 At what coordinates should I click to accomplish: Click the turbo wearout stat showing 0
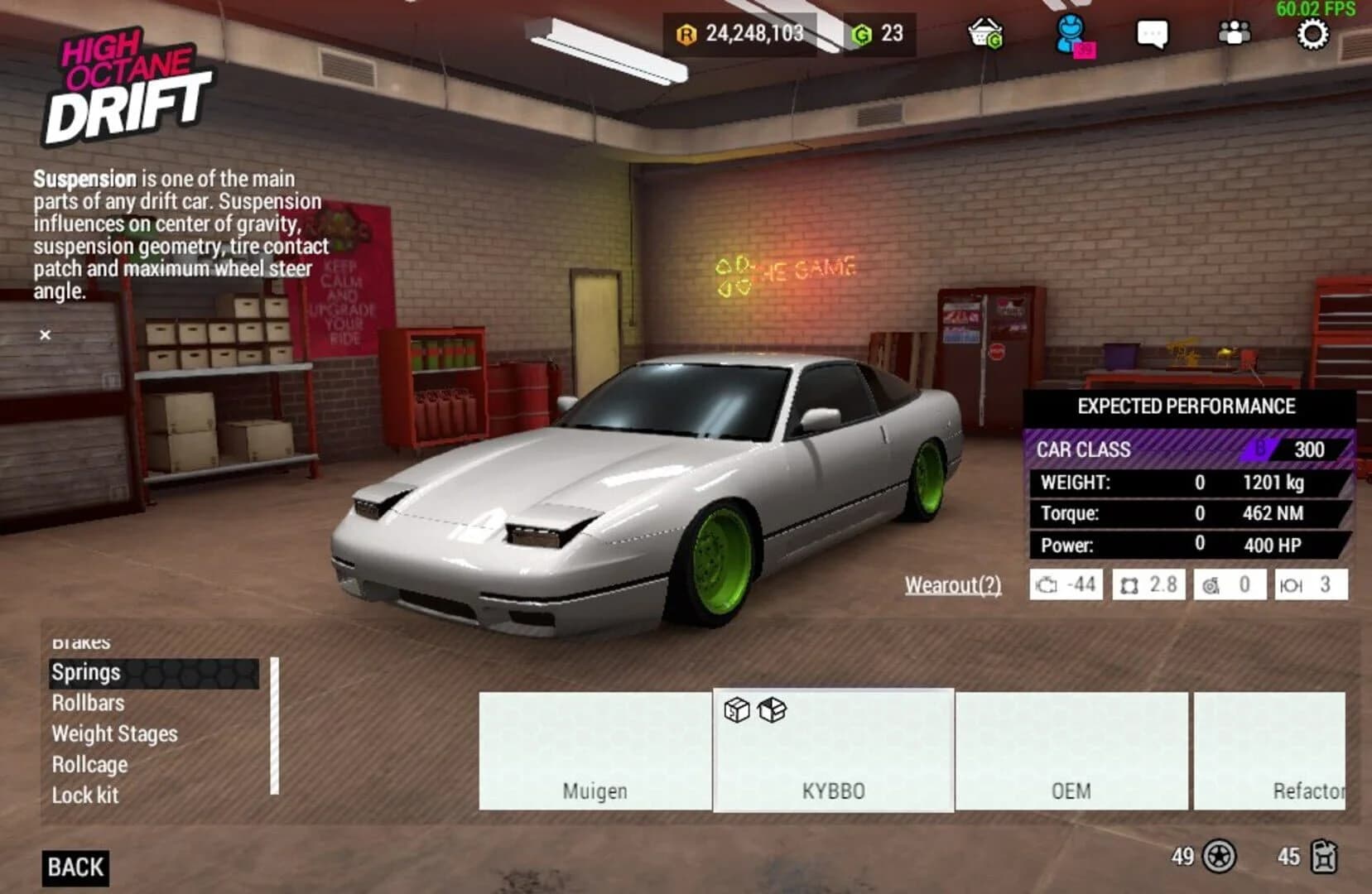1231,584
